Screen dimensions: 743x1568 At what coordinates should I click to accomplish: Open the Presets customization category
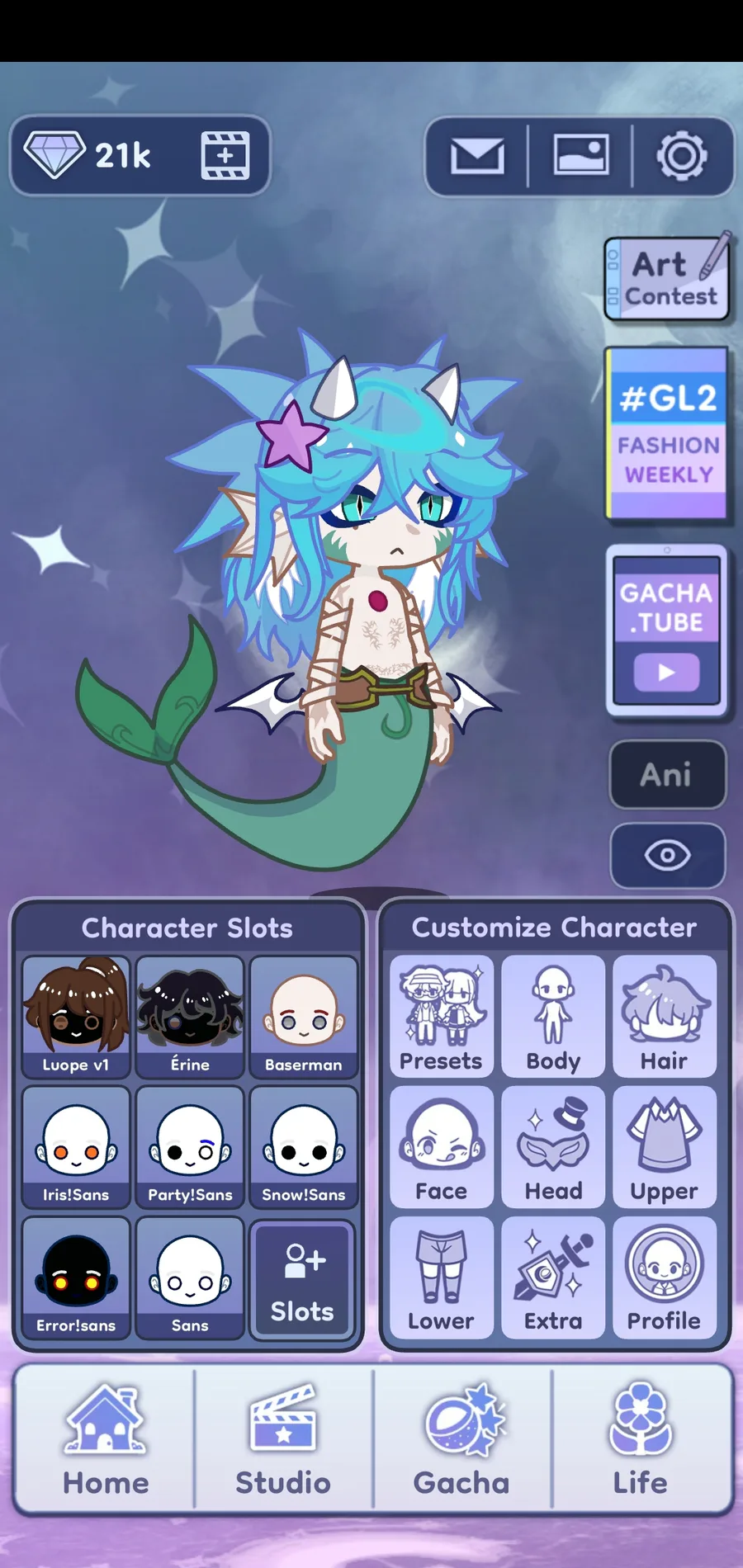pos(441,1017)
